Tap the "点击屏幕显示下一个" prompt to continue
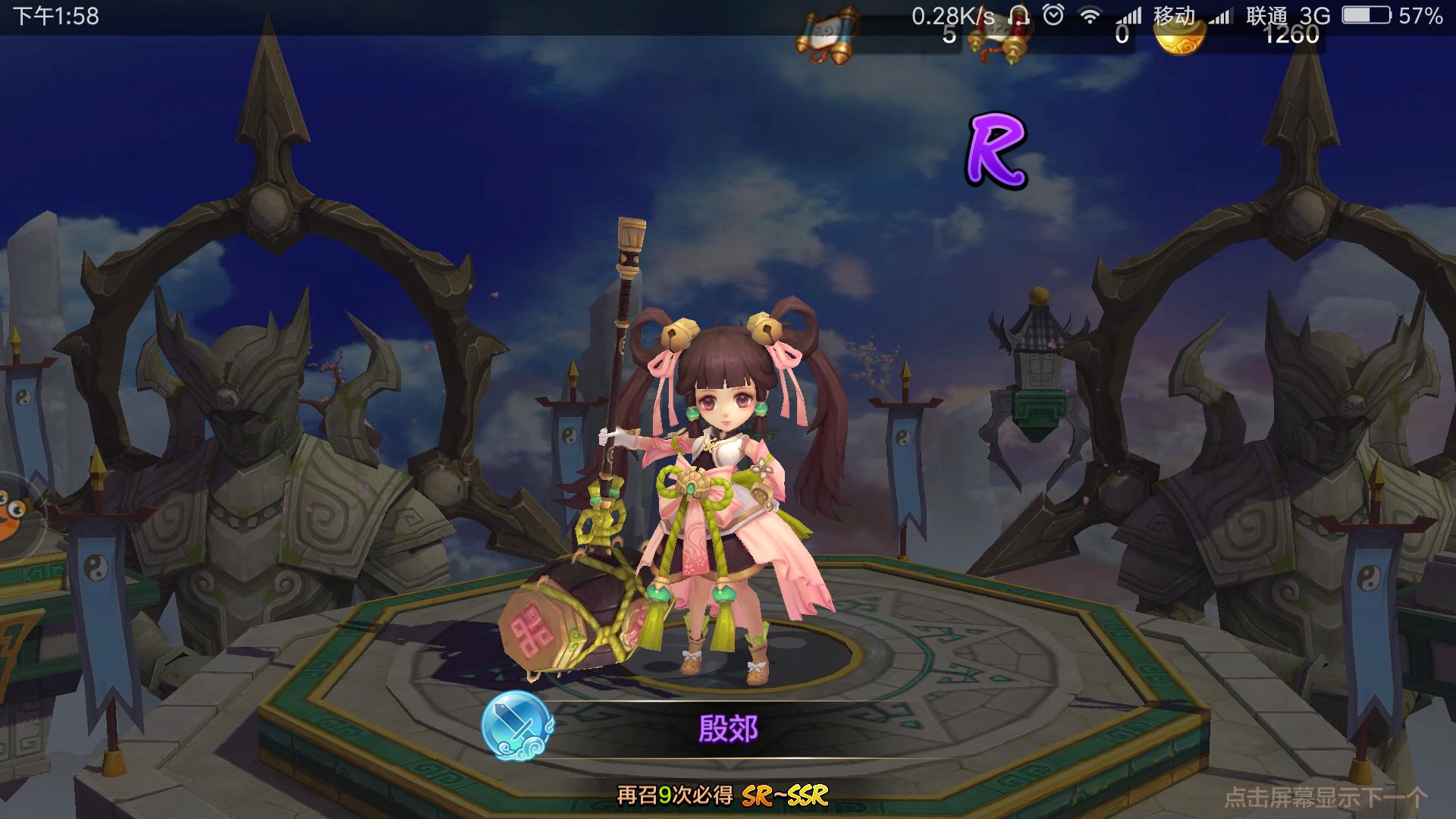The width and height of the screenshot is (1456, 819). point(1325,797)
